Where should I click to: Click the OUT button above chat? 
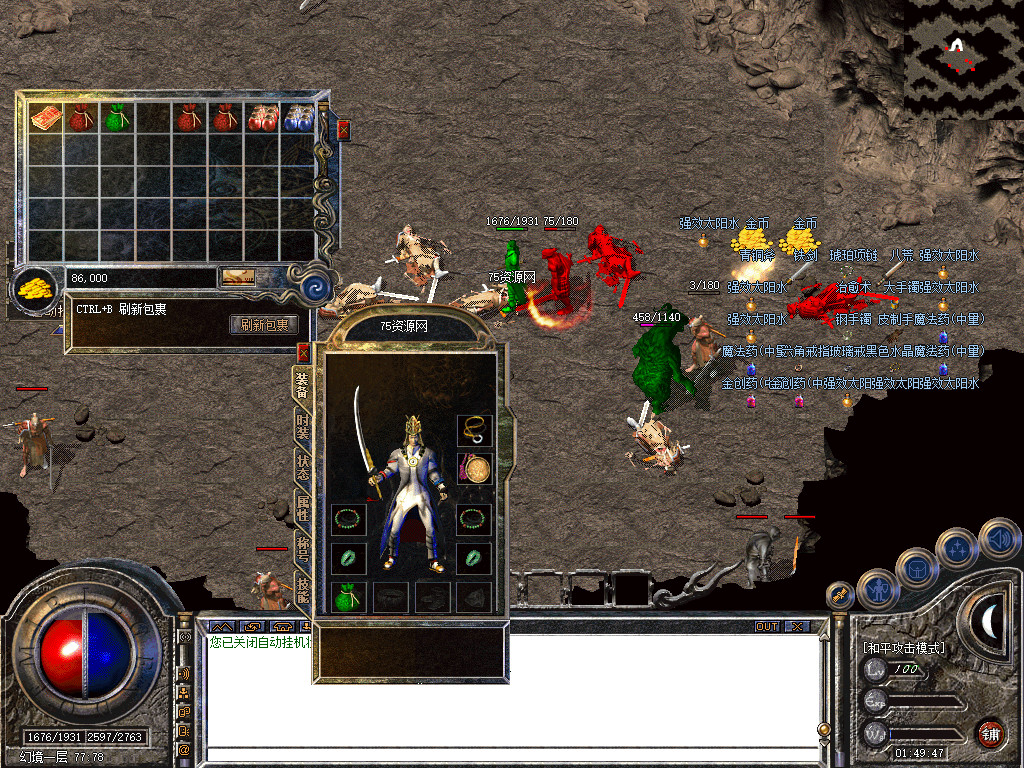[766, 626]
